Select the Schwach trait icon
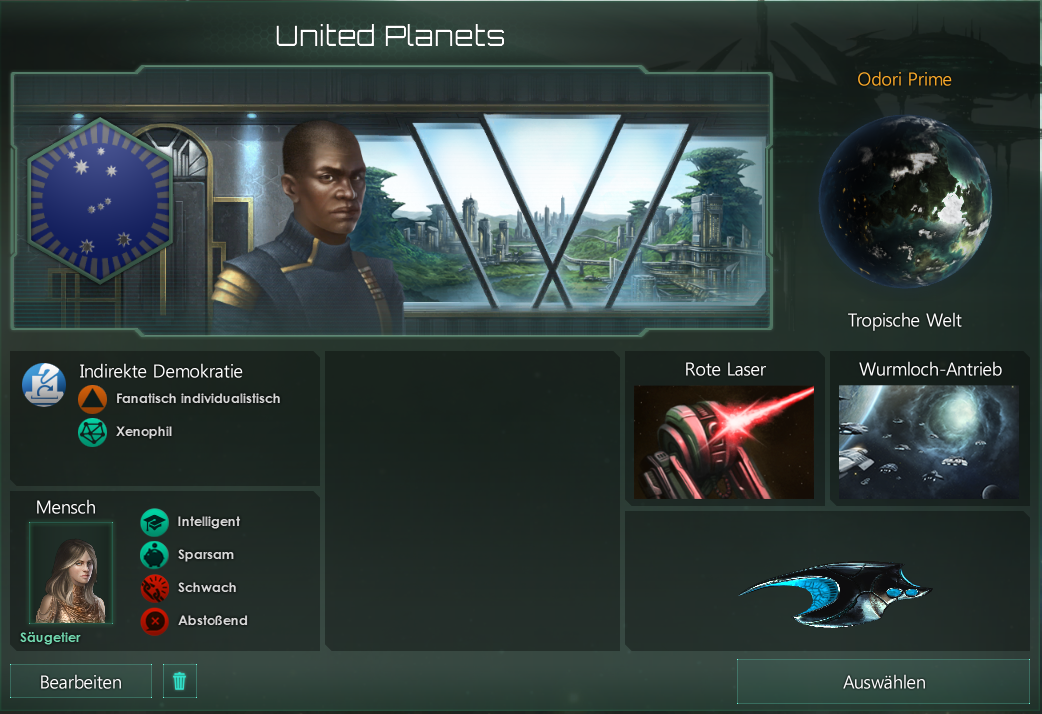The image size is (1042, 714). pyautogui.click(x=154, y=588)
